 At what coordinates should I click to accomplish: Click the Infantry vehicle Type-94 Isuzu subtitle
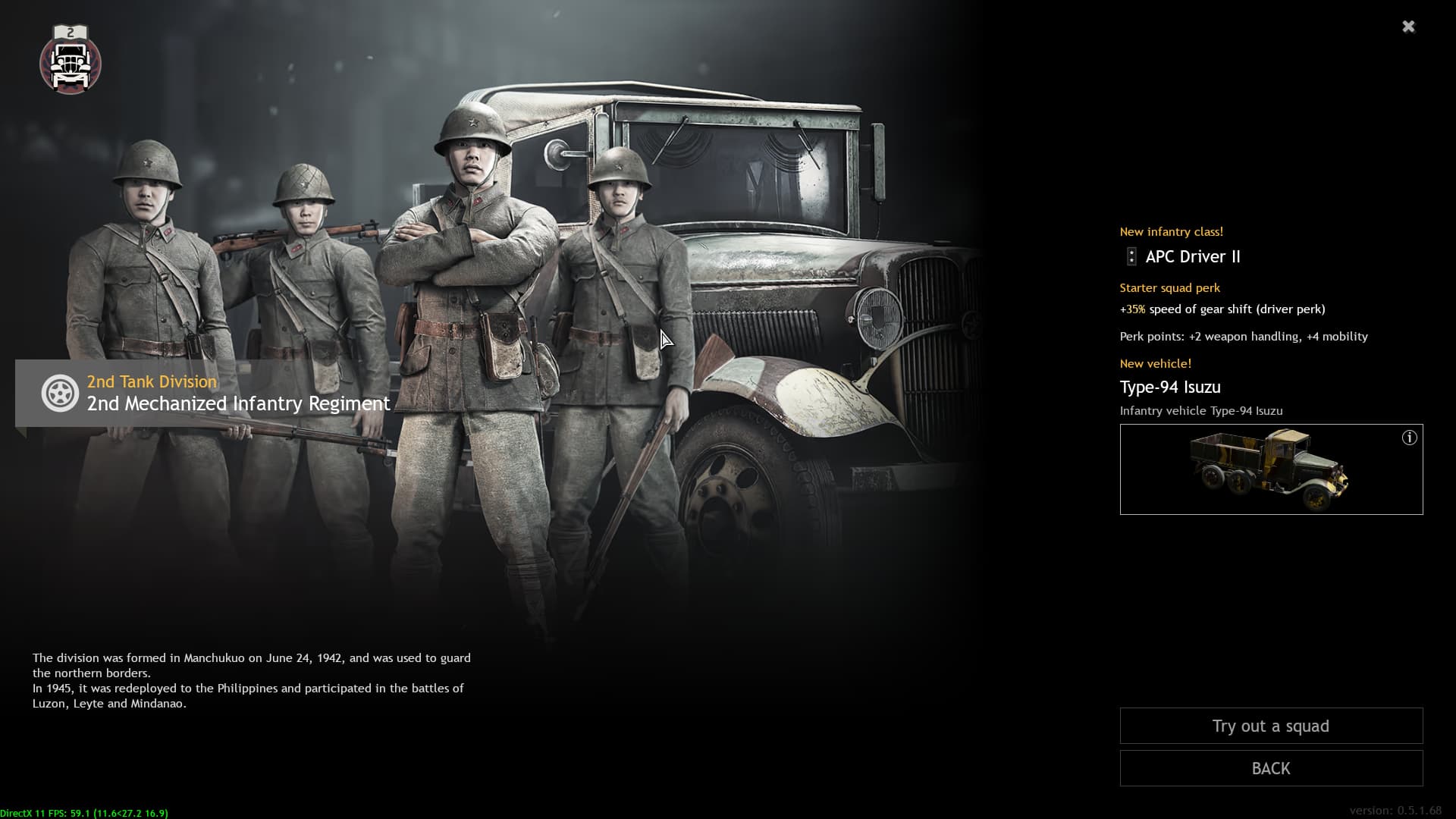click(1201, 410)
